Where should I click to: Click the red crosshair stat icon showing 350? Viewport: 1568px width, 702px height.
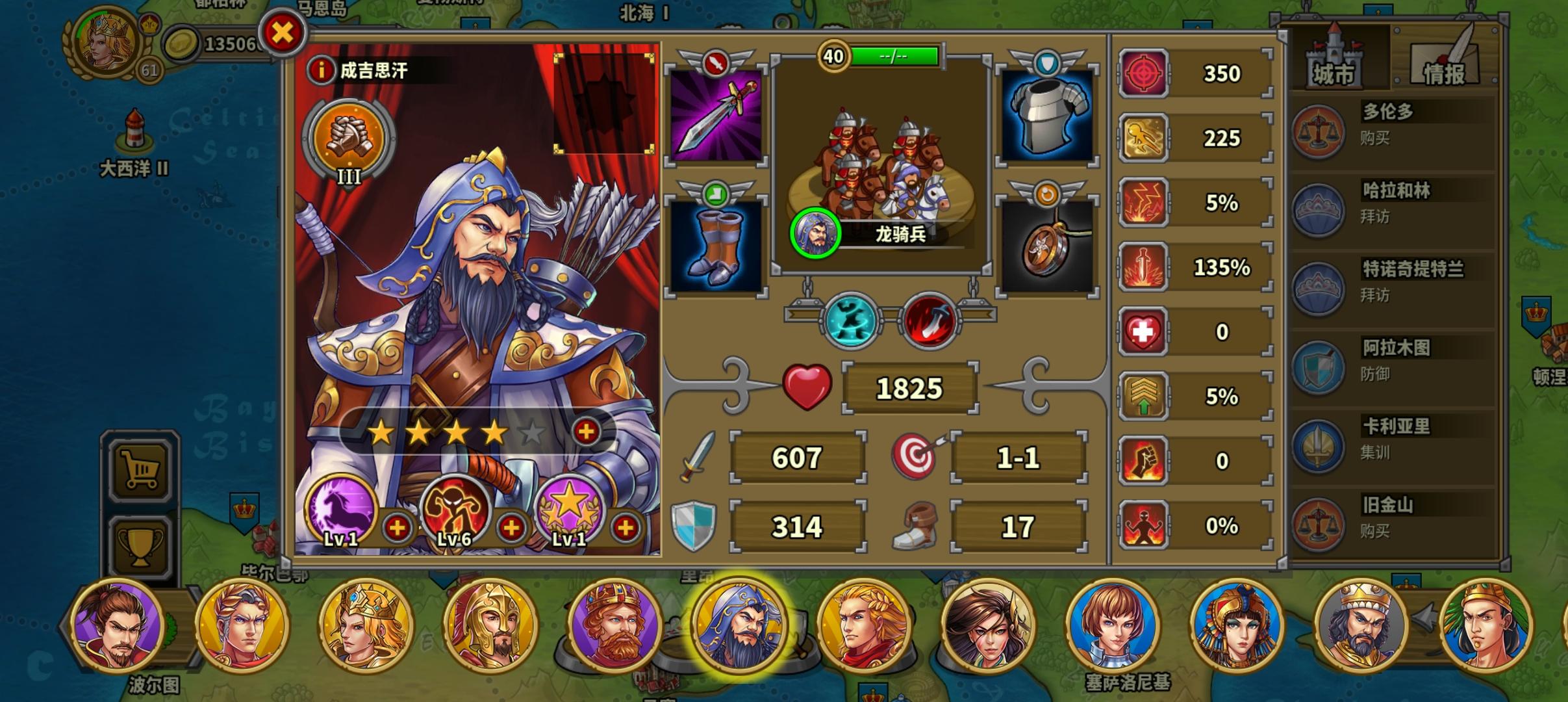click(1144, 73)
